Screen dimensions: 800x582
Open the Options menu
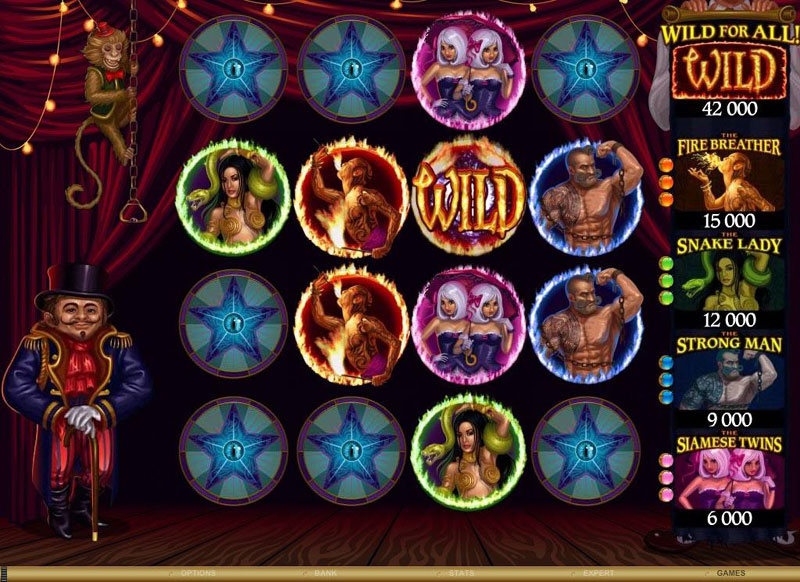201,574
